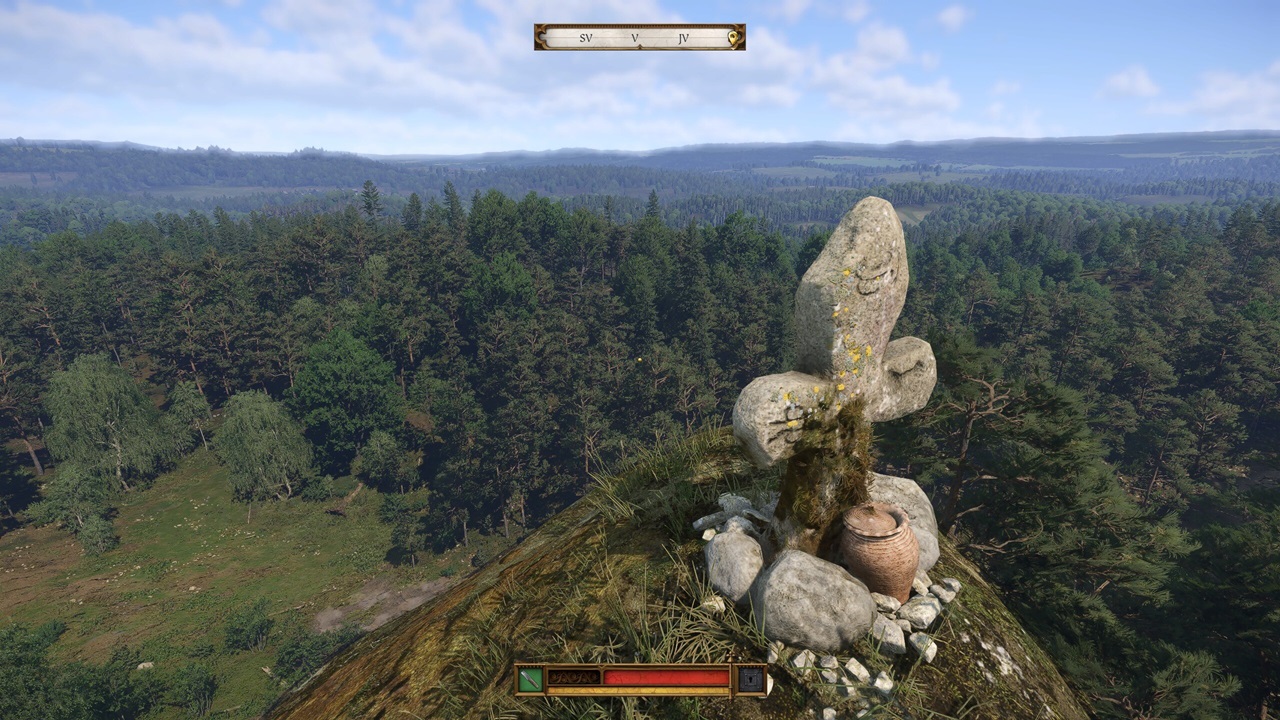Click the keyhole lock icon beside the health bar
The height and width of the screenshot is (720, 1280).
tap(751, 679)
